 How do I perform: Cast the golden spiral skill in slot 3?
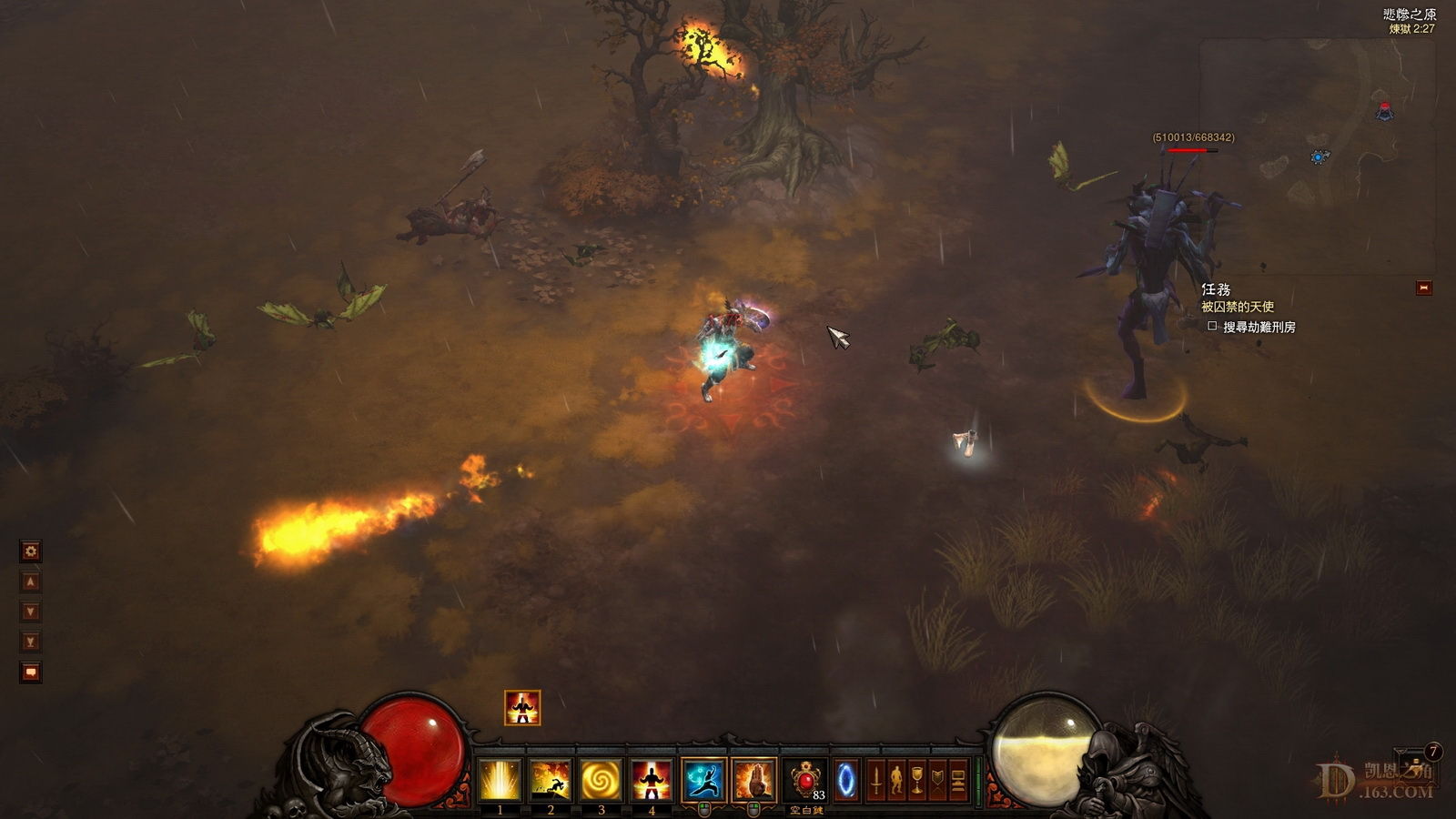[x=602, y=780]
